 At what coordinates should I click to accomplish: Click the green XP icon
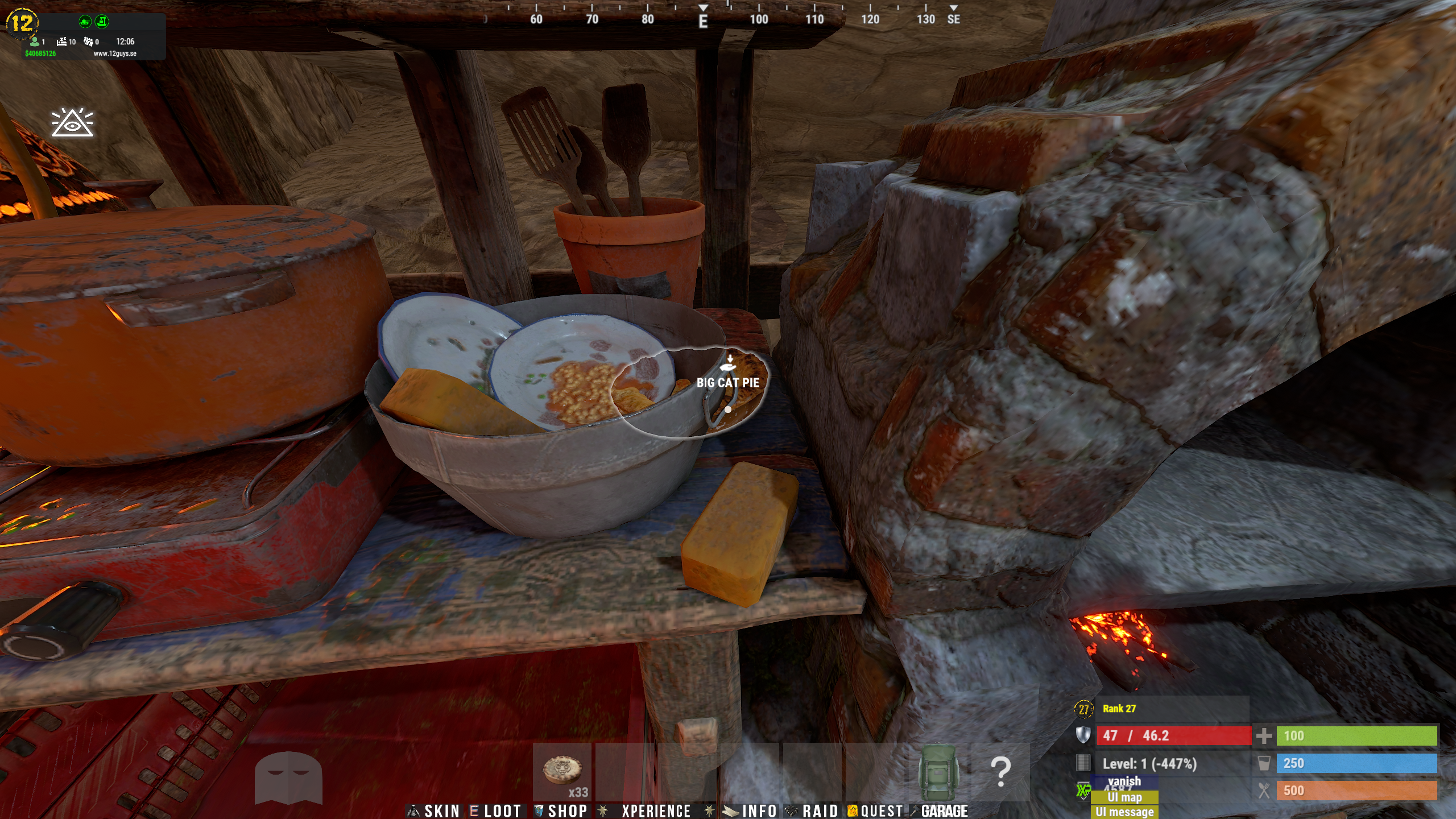click(1083, 791)
